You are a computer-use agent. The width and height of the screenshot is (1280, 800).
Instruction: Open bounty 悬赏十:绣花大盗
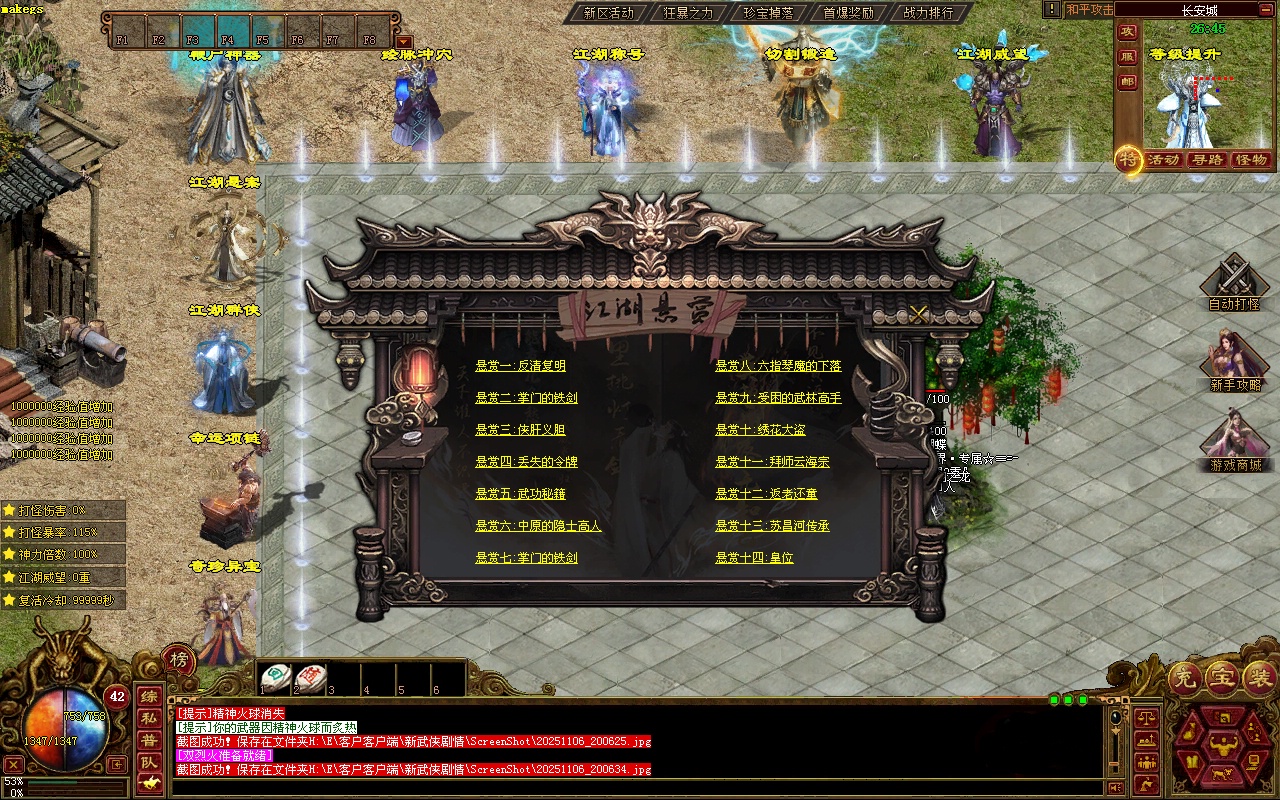[760, 430]
